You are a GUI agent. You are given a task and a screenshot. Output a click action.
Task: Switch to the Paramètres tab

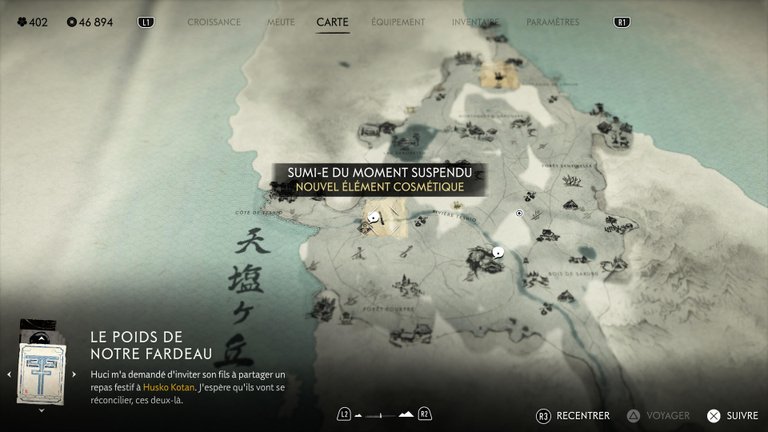point(552,21)
